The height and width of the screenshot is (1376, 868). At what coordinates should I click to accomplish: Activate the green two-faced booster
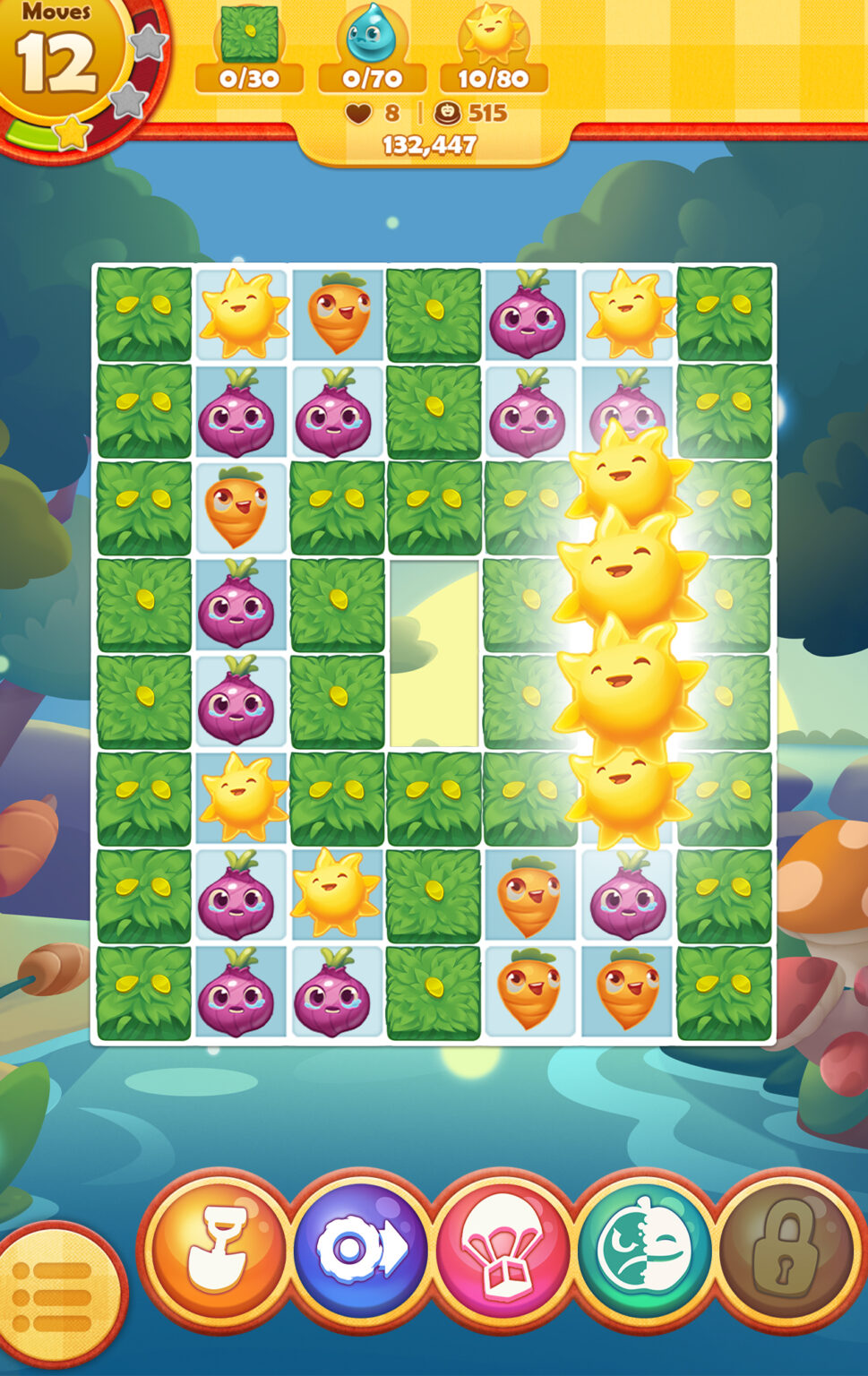tap(644, 1246)
